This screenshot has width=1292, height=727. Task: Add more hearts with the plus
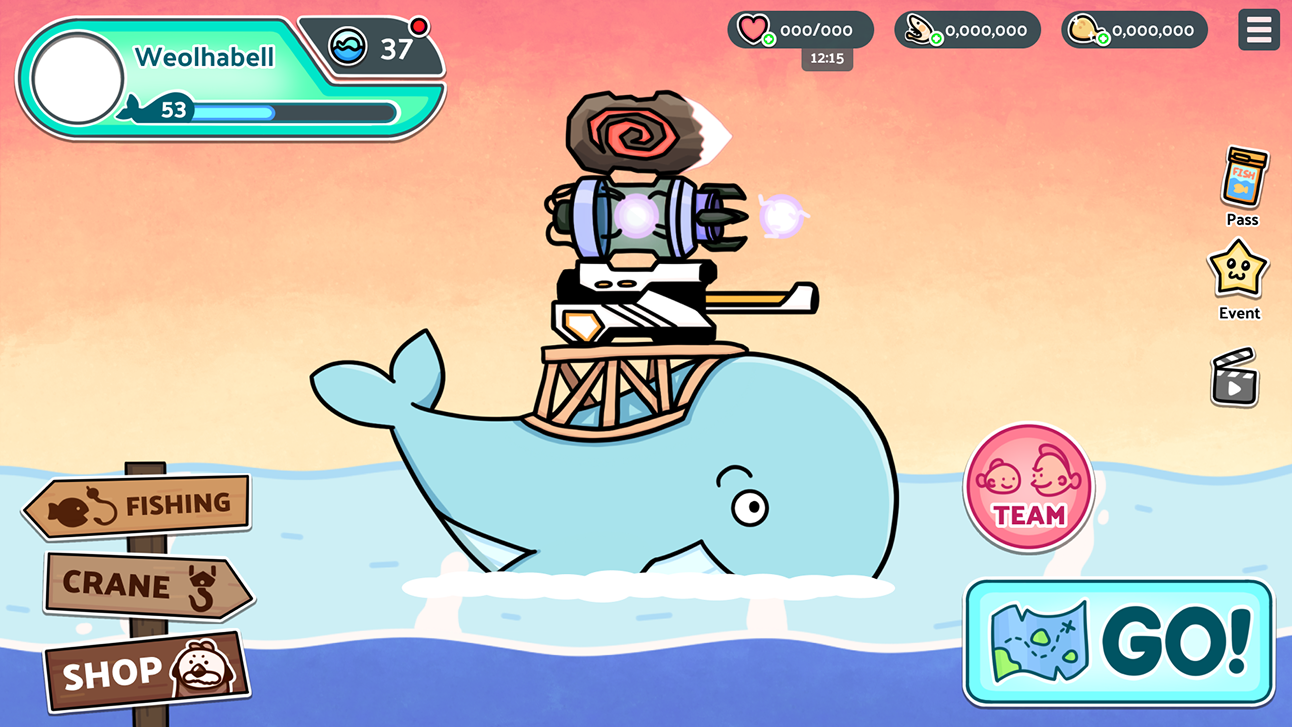(768, 39)
